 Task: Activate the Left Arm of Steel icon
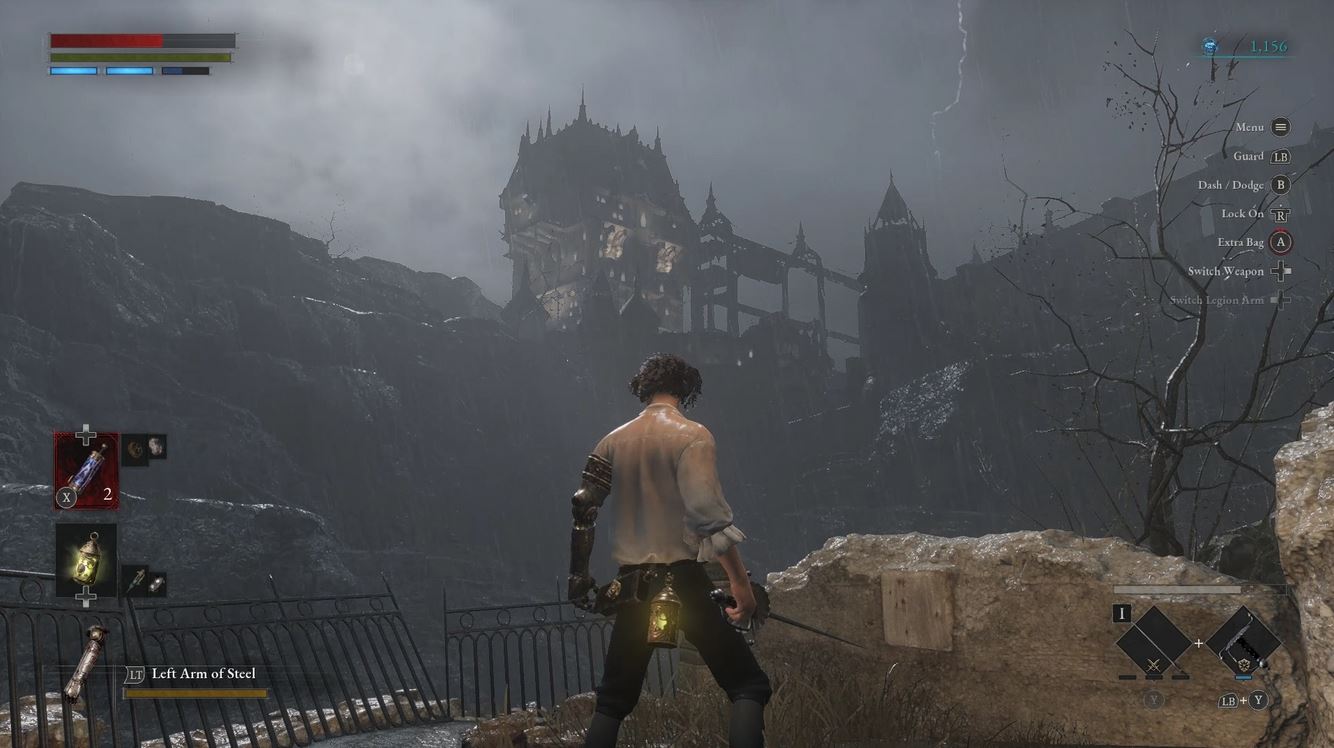tap(86, 664)
